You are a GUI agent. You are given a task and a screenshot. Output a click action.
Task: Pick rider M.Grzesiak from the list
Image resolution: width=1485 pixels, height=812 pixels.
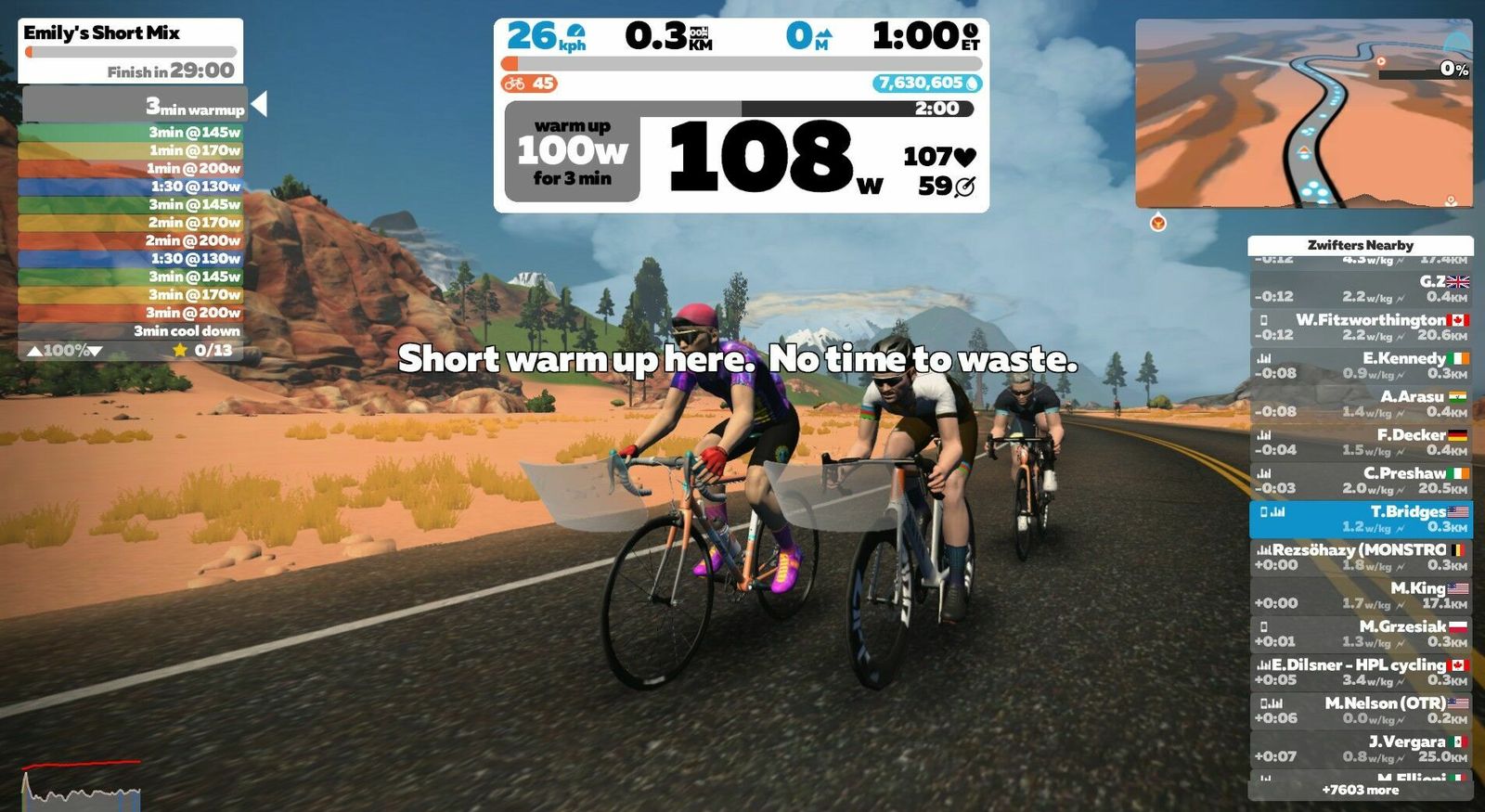(x=1361, y=634)
